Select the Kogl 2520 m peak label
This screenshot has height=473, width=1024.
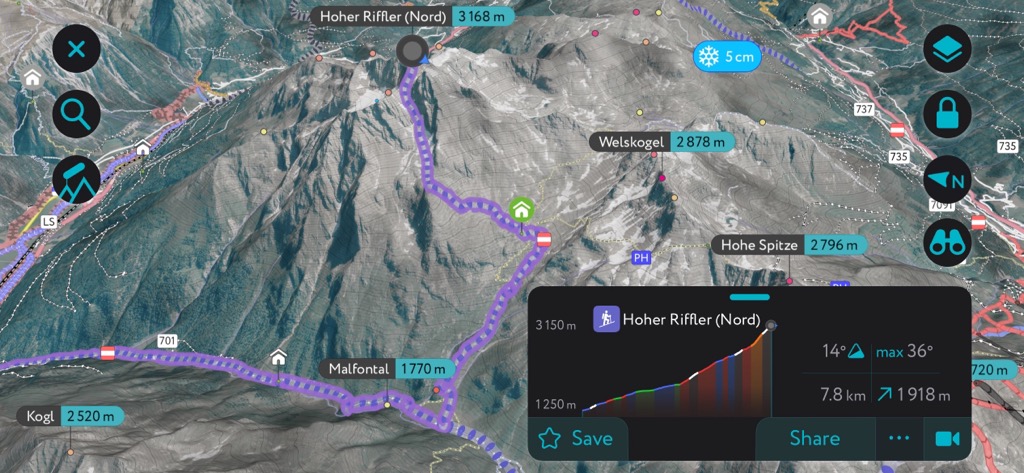point(70,416)
